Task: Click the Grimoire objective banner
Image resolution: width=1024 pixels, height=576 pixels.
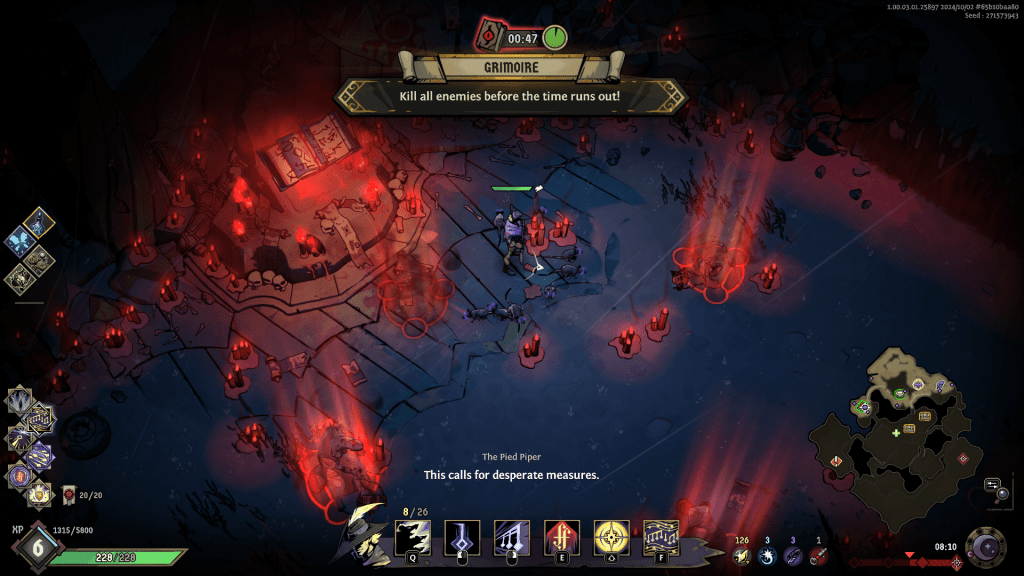Action: [510, 68]
